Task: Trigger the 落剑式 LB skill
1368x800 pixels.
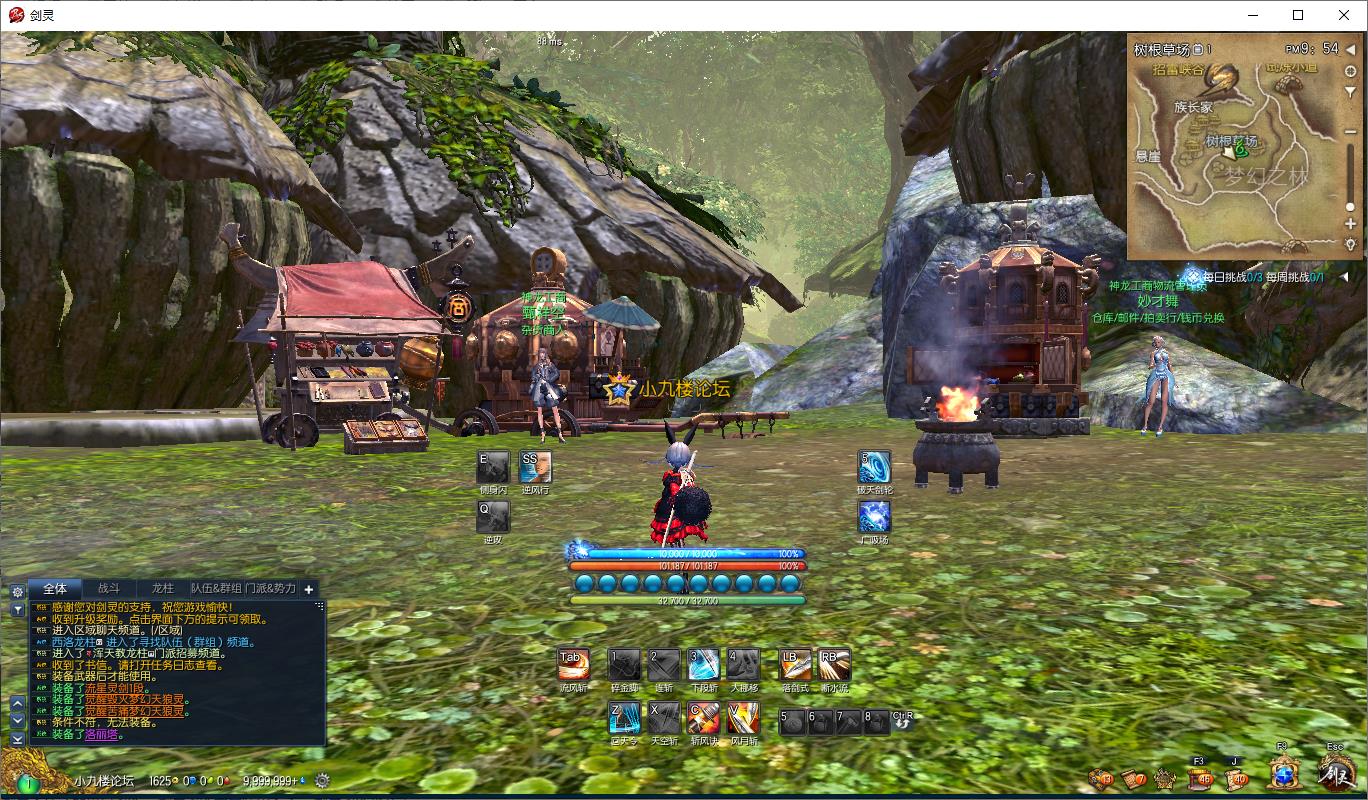Action: [795, 665]
